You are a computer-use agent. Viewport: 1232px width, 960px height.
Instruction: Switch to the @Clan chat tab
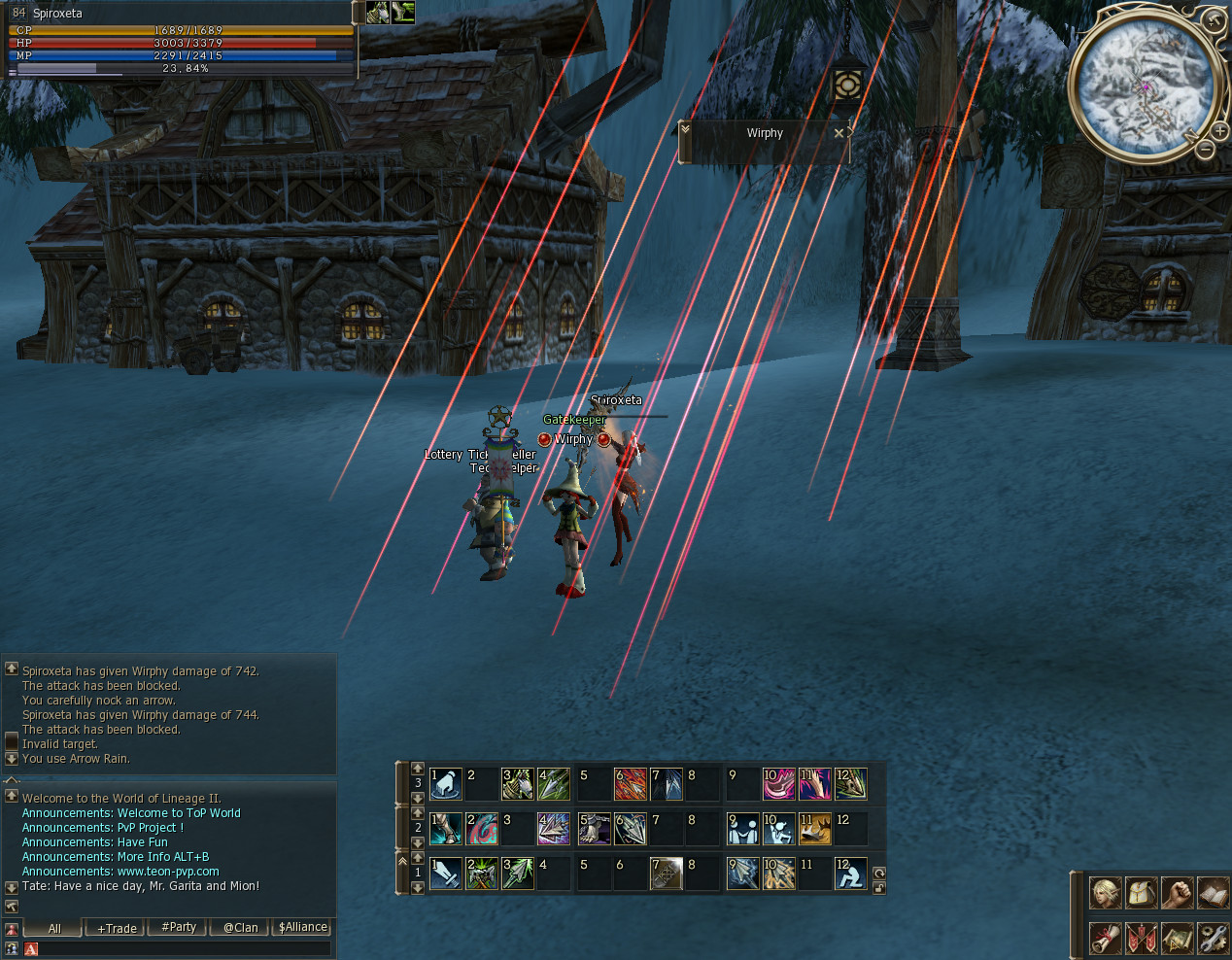[x=241, y=928]
